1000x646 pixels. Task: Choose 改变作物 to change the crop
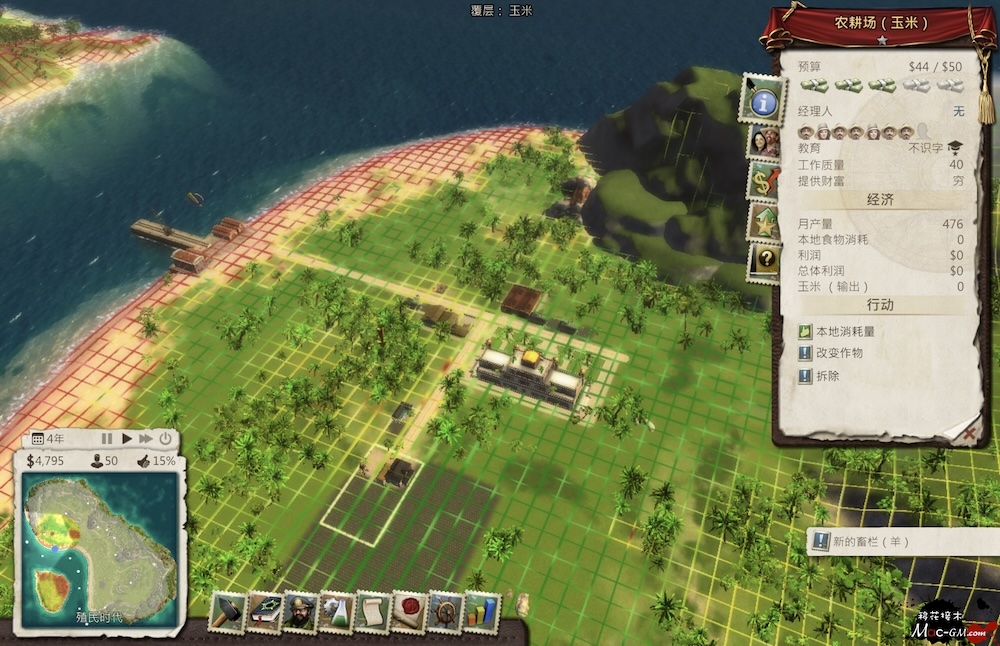click(838, 353)
